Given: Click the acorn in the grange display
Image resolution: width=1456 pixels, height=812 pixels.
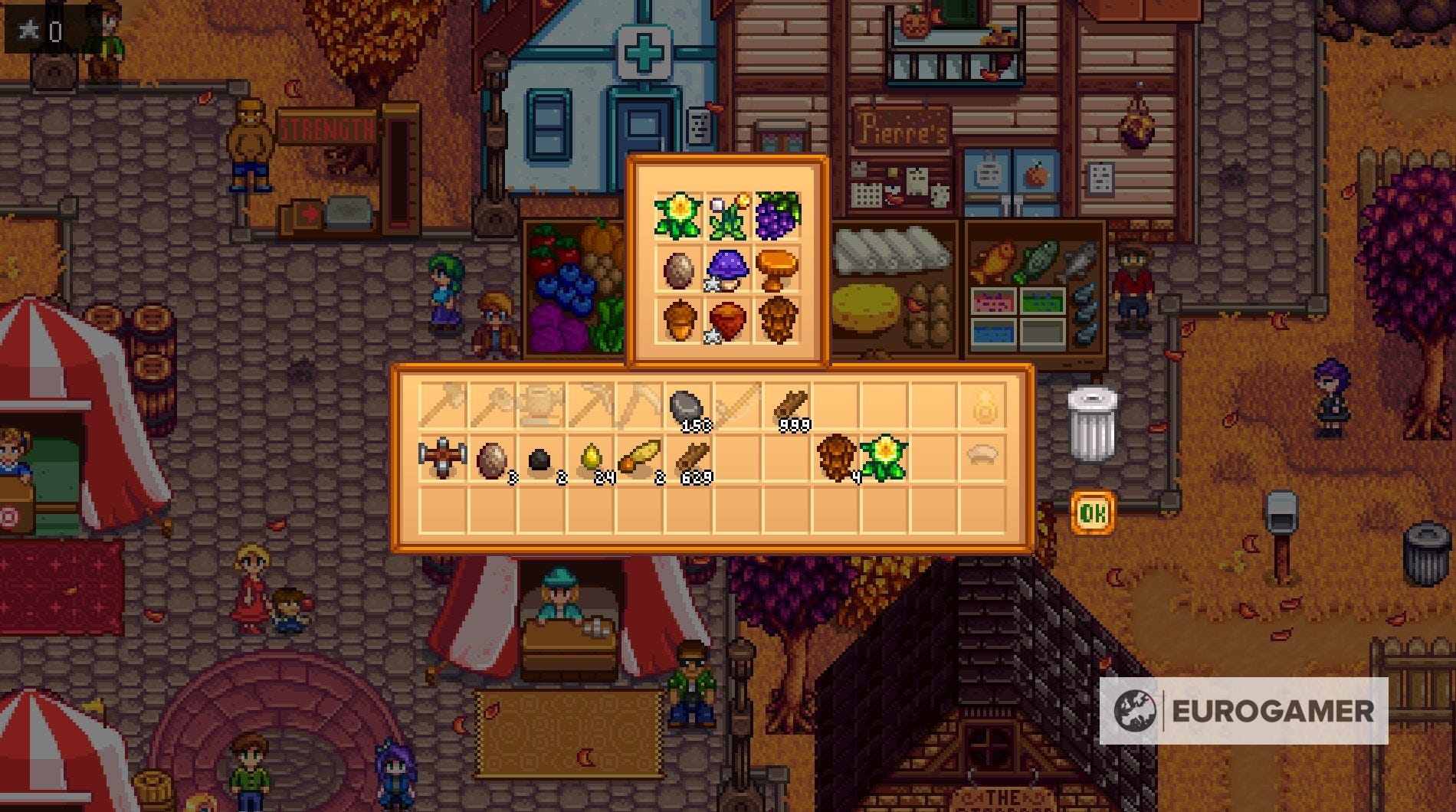Looking at the screenshot, I should tap(679, 320).
